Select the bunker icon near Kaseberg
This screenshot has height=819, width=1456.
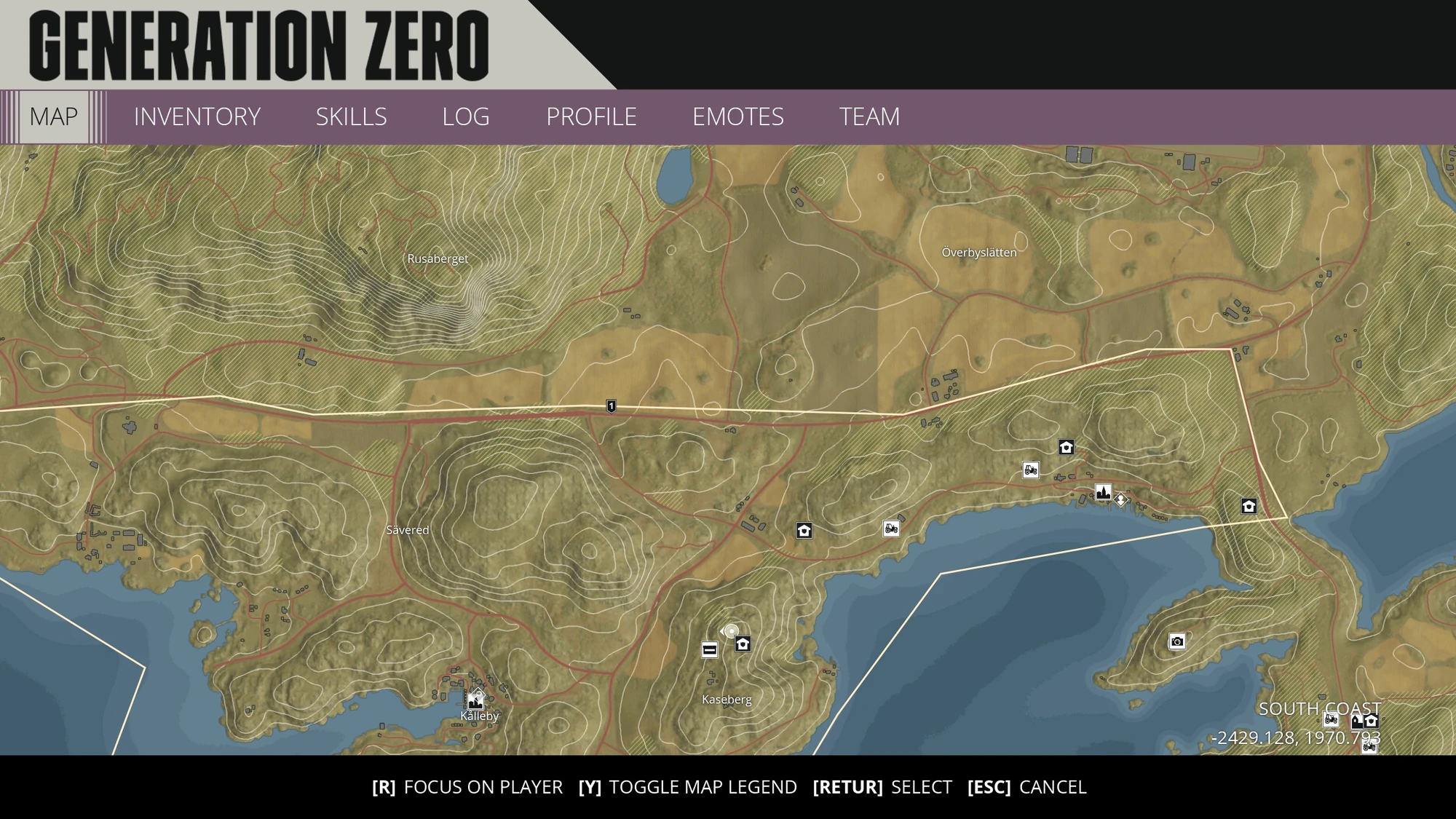(709, 649)
